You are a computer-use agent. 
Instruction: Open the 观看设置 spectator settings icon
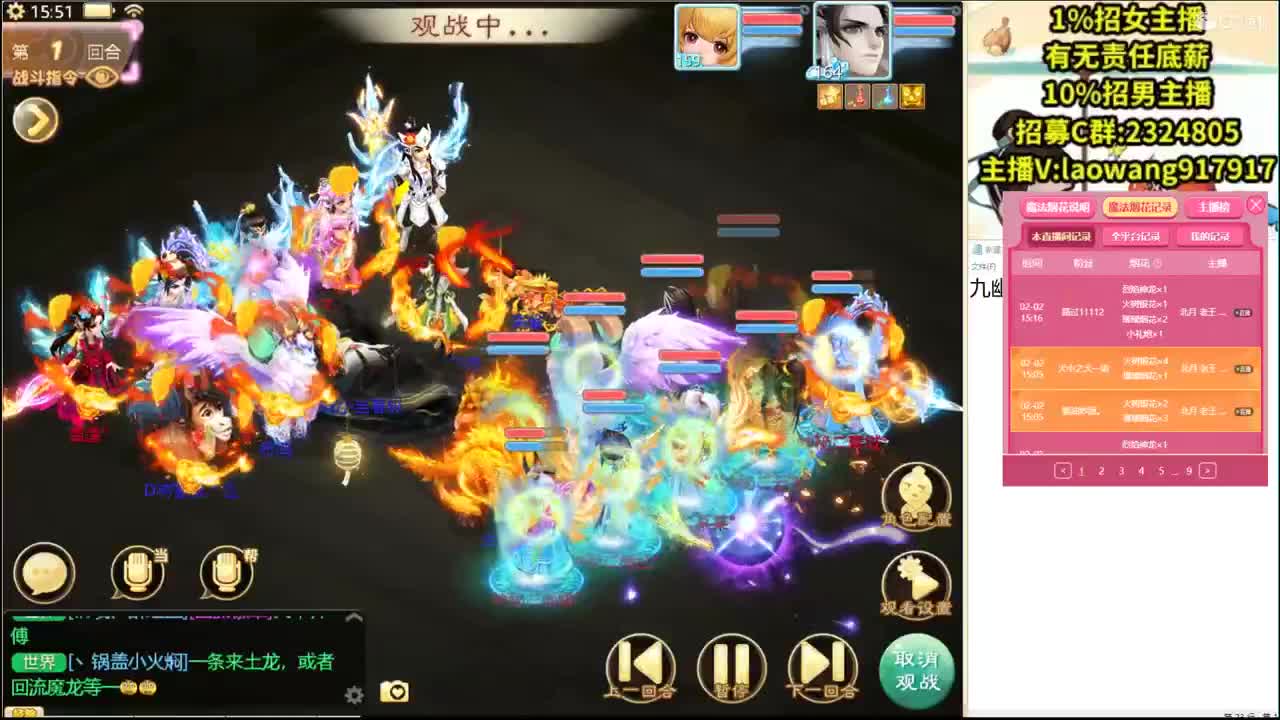click(916, 578)
